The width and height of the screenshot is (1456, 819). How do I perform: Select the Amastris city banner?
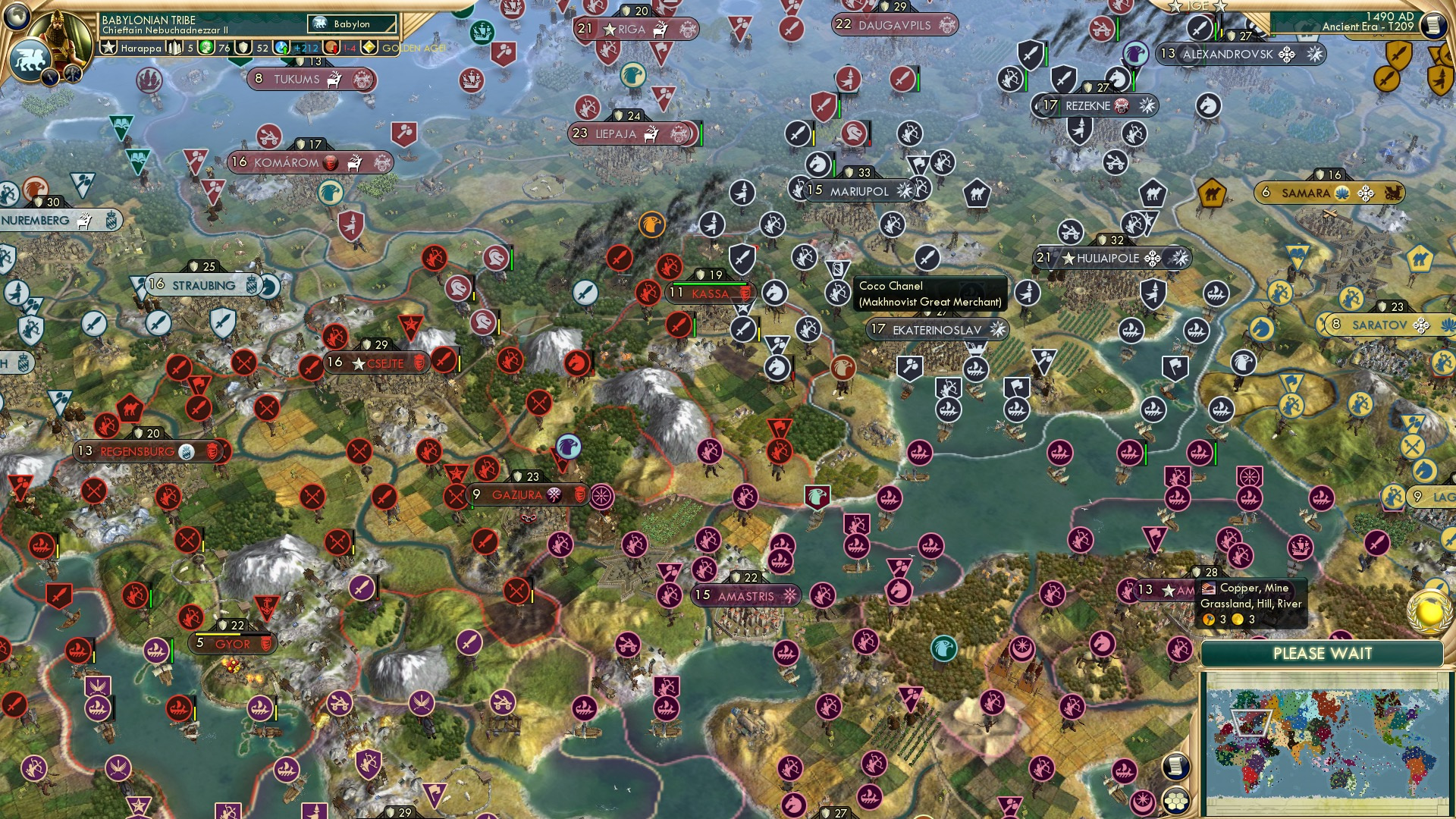(745, 596)
